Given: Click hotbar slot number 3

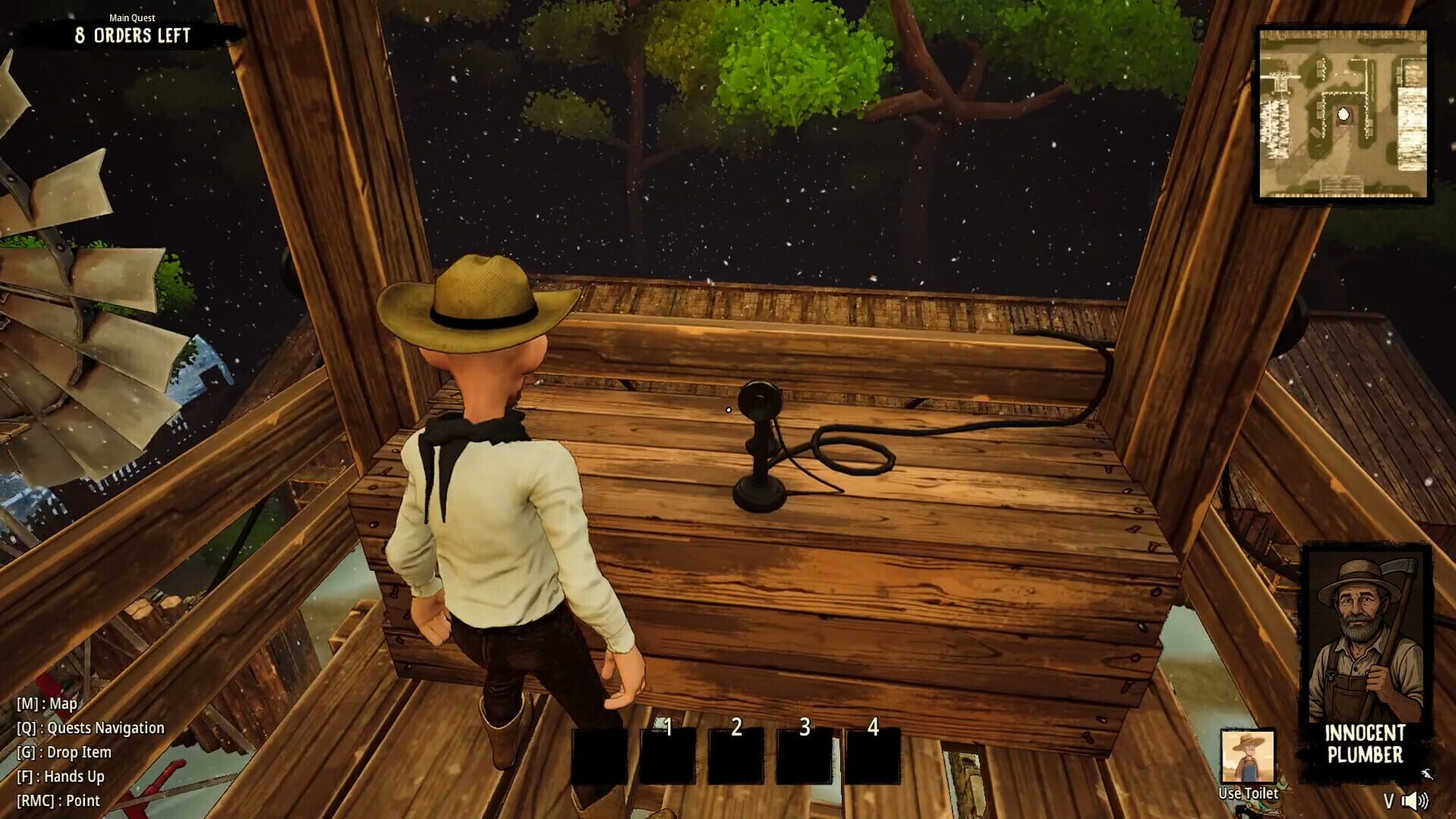Looking at the screenshot, I should pyautogui.click(x=805, y=755).
